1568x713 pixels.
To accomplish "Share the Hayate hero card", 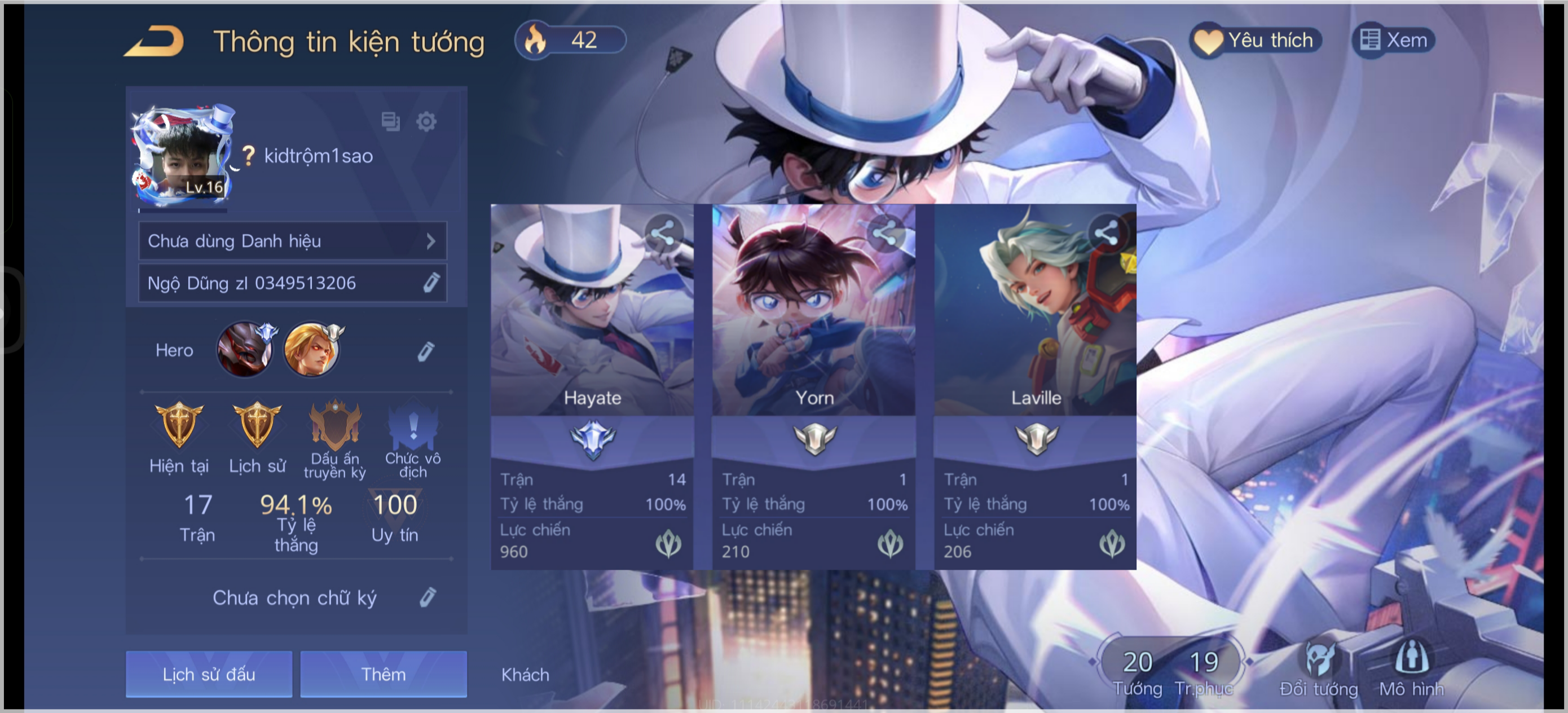I will [664, 232].
